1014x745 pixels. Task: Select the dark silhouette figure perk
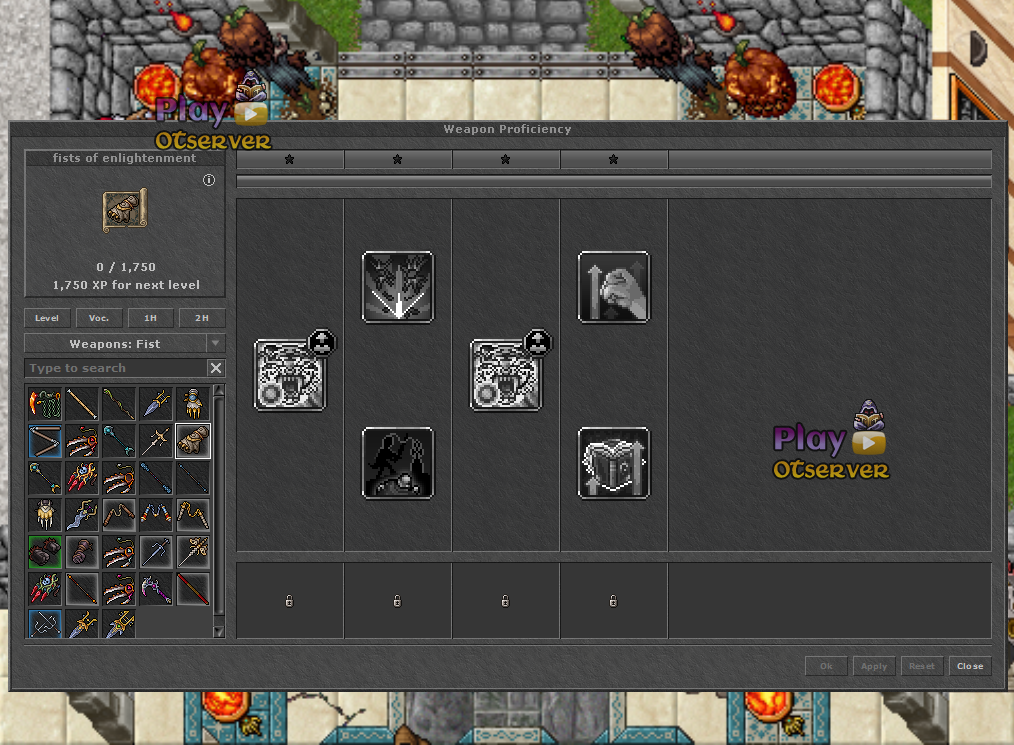click(x=398, y=463)
